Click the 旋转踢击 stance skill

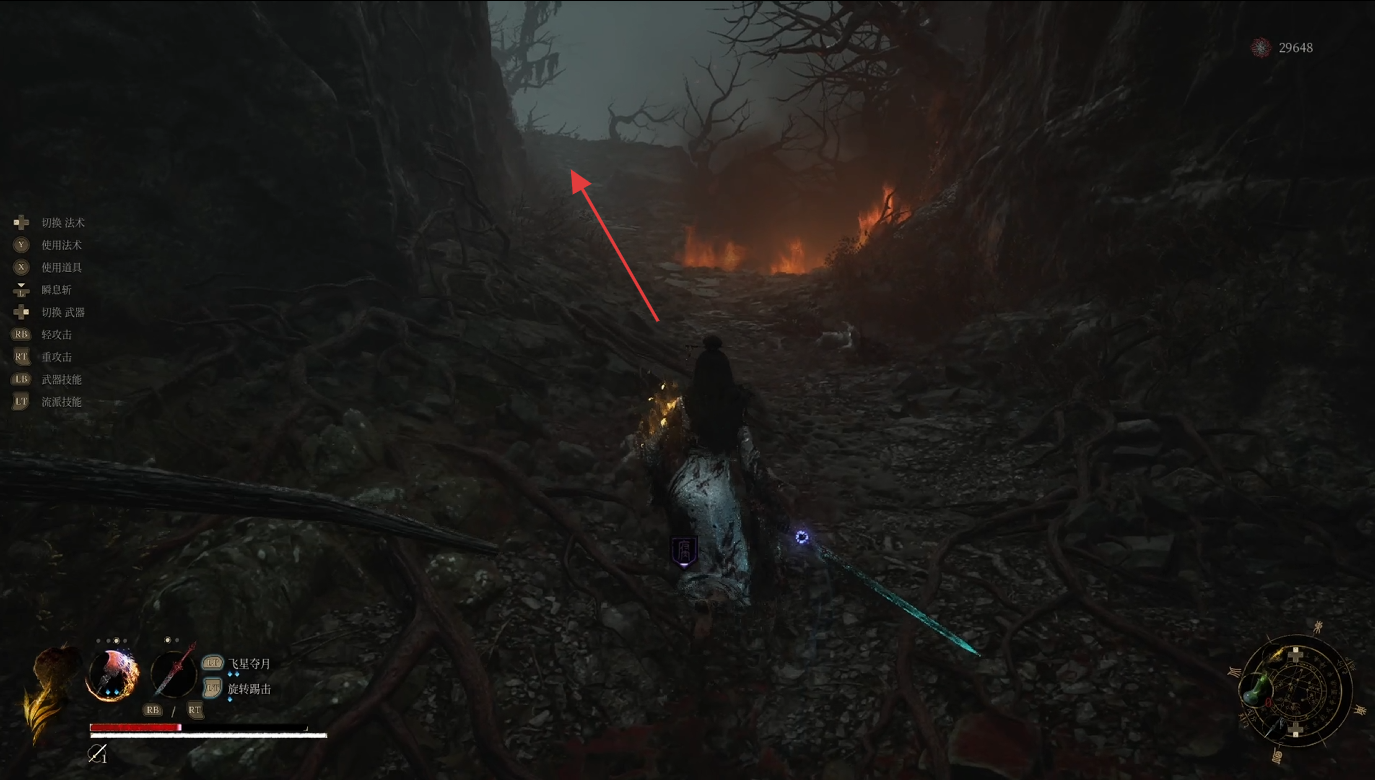[249, 688]
